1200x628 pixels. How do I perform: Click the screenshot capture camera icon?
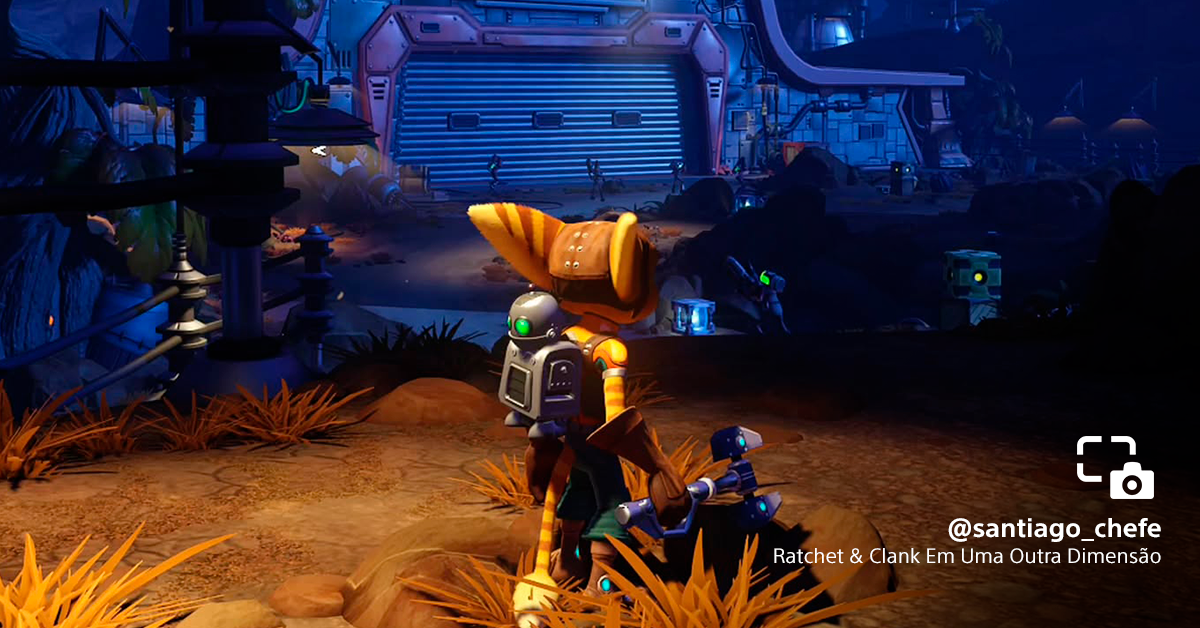point(1115,467)
